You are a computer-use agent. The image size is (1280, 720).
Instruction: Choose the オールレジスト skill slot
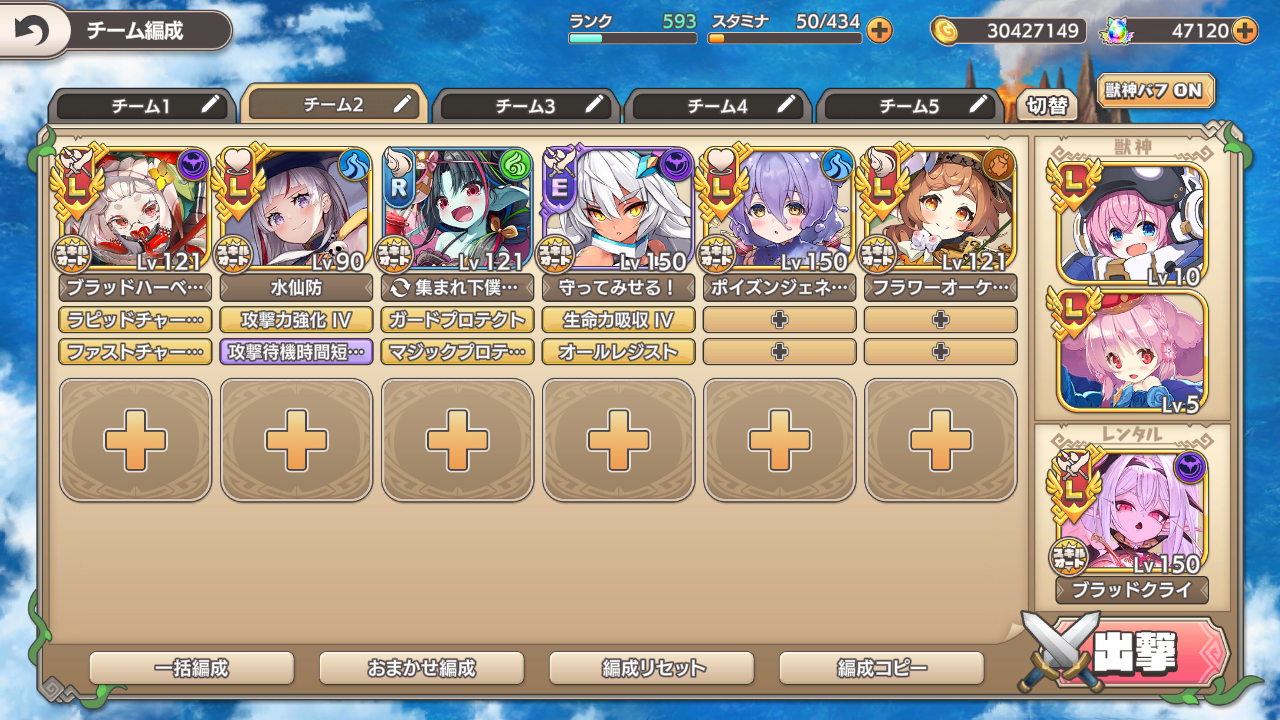(618, 352)
